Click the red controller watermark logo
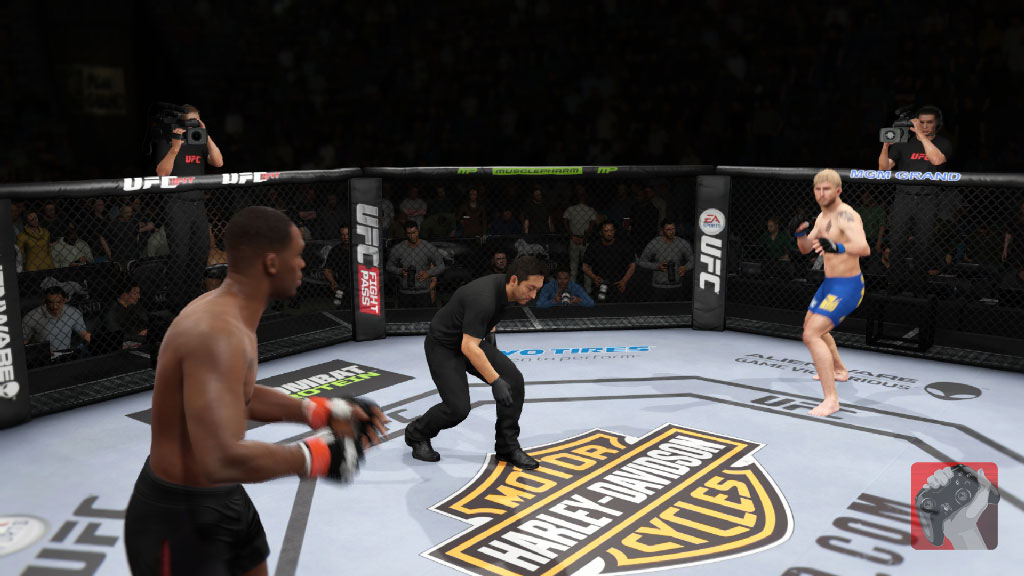1024x576 pixels. click(954, 505)
